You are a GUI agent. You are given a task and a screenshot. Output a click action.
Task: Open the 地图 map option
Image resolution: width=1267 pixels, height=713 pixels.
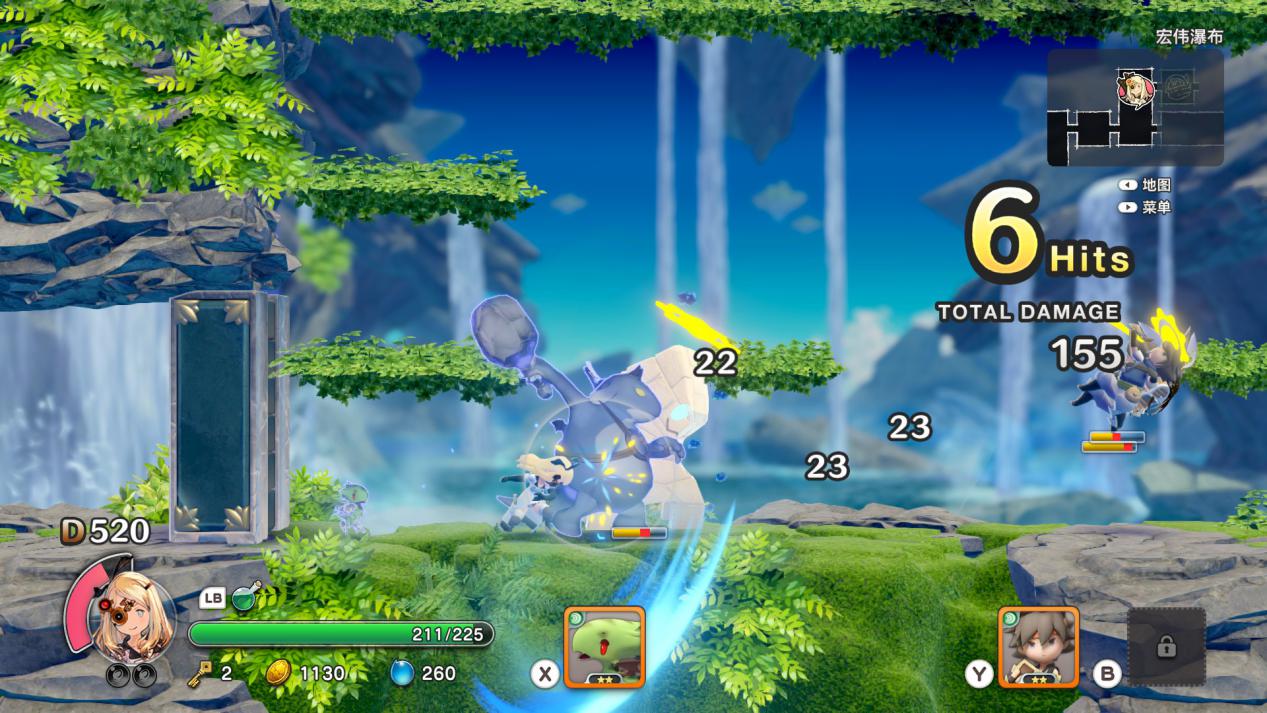click(x=1155, y=185)
